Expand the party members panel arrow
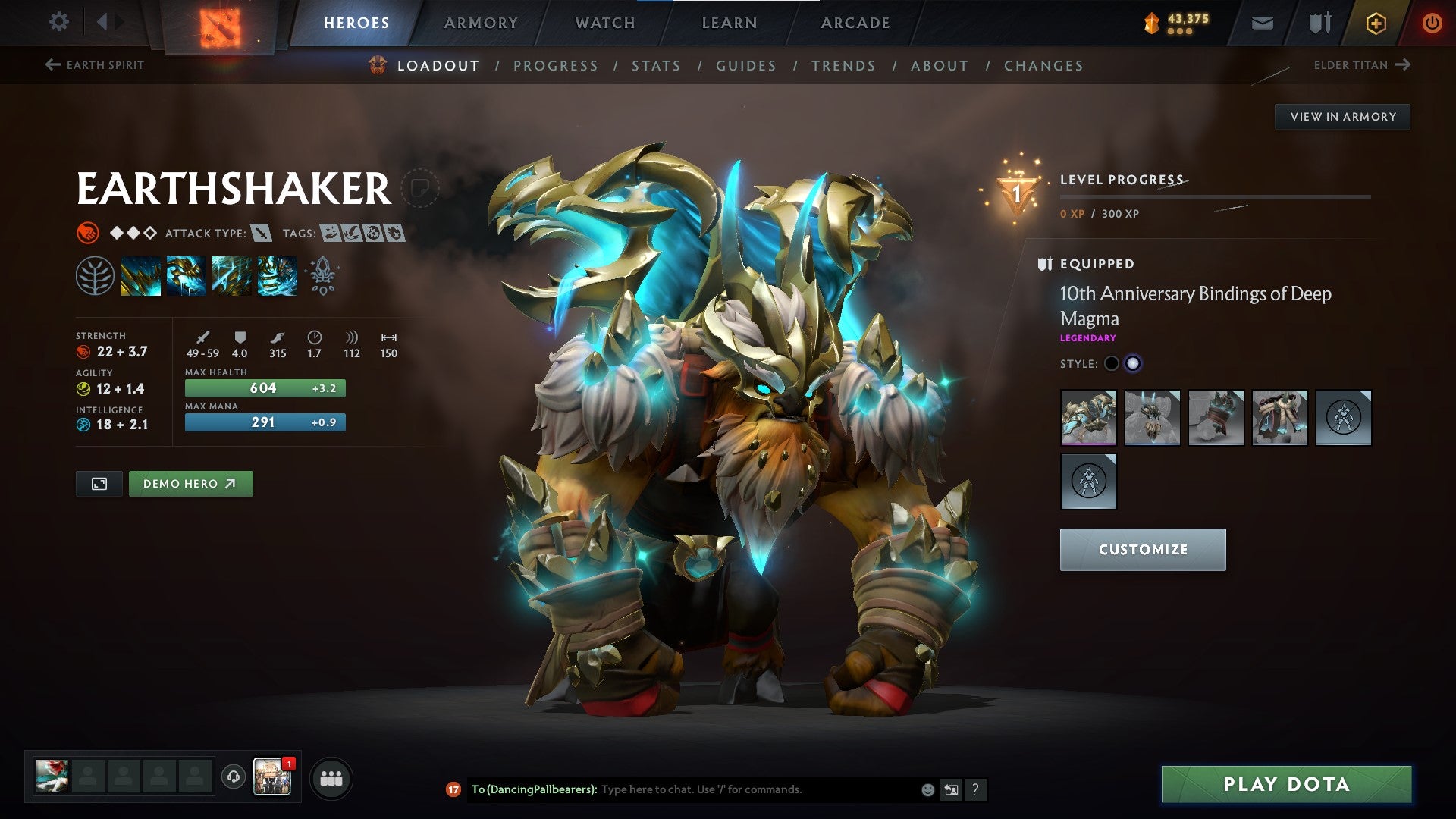The height and width of the screenshot is (819, 1456). click(331, 777)
